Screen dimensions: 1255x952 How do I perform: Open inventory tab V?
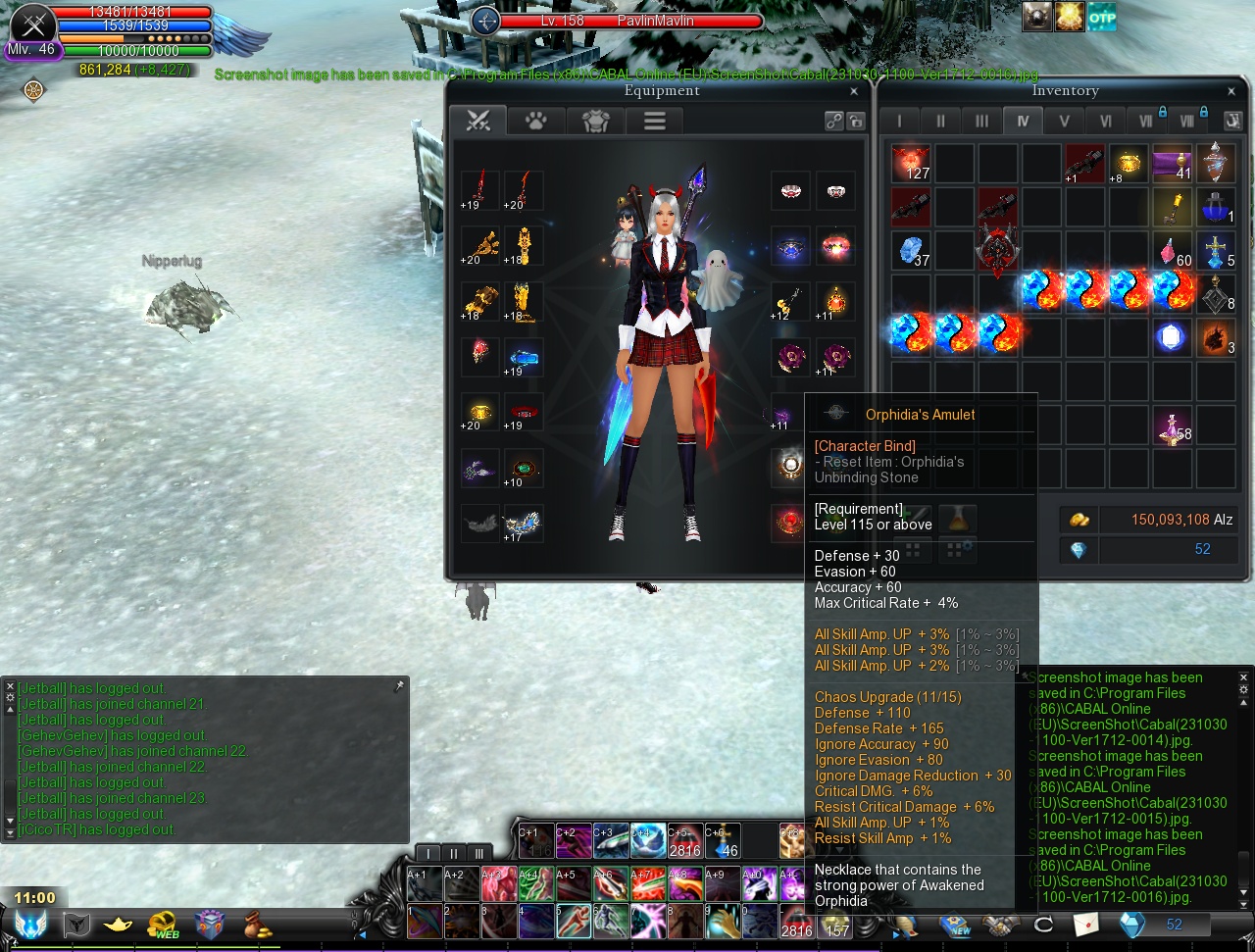(1064, 122)
